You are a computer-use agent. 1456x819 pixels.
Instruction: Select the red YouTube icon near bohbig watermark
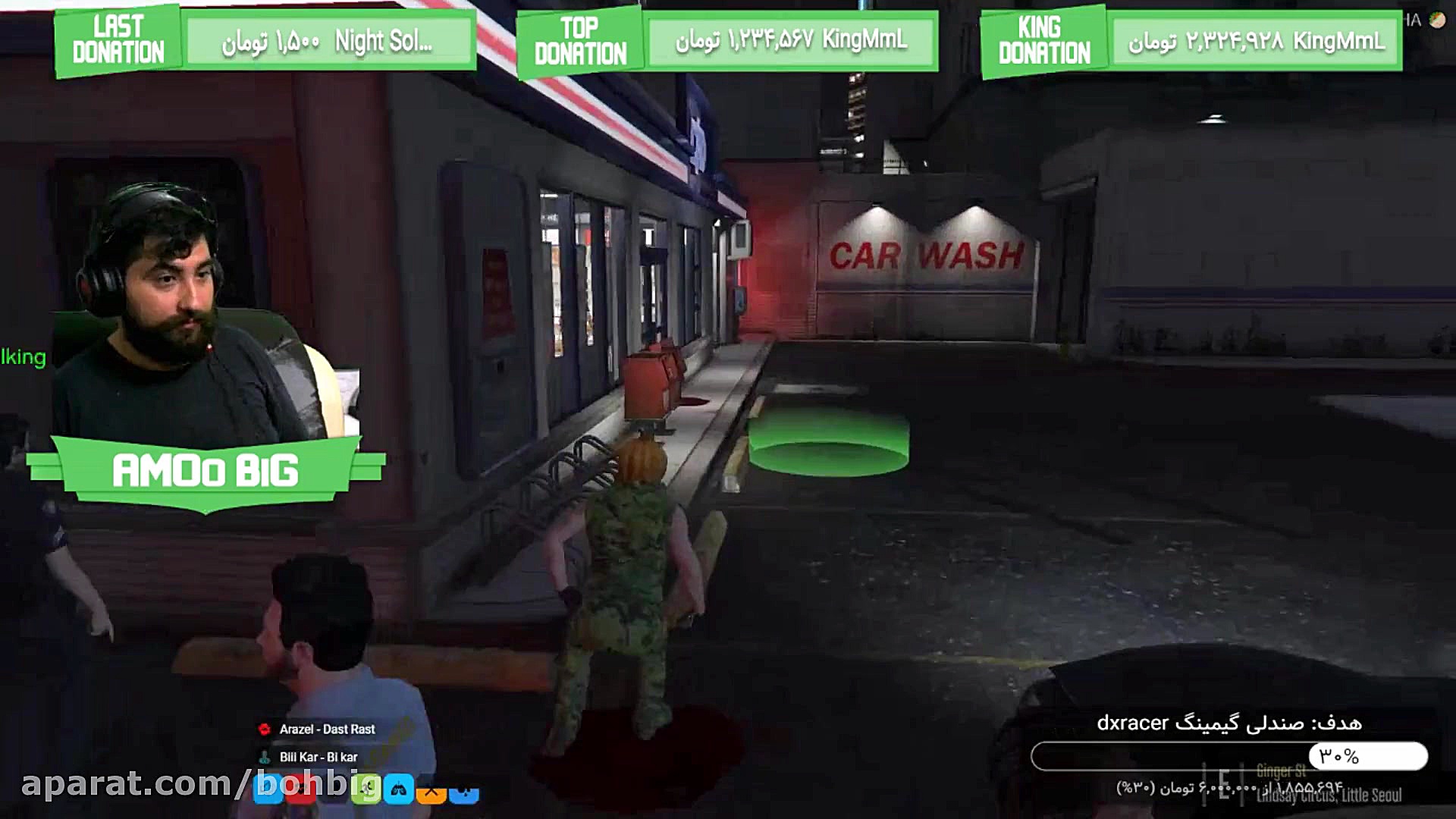pos(300,789)
